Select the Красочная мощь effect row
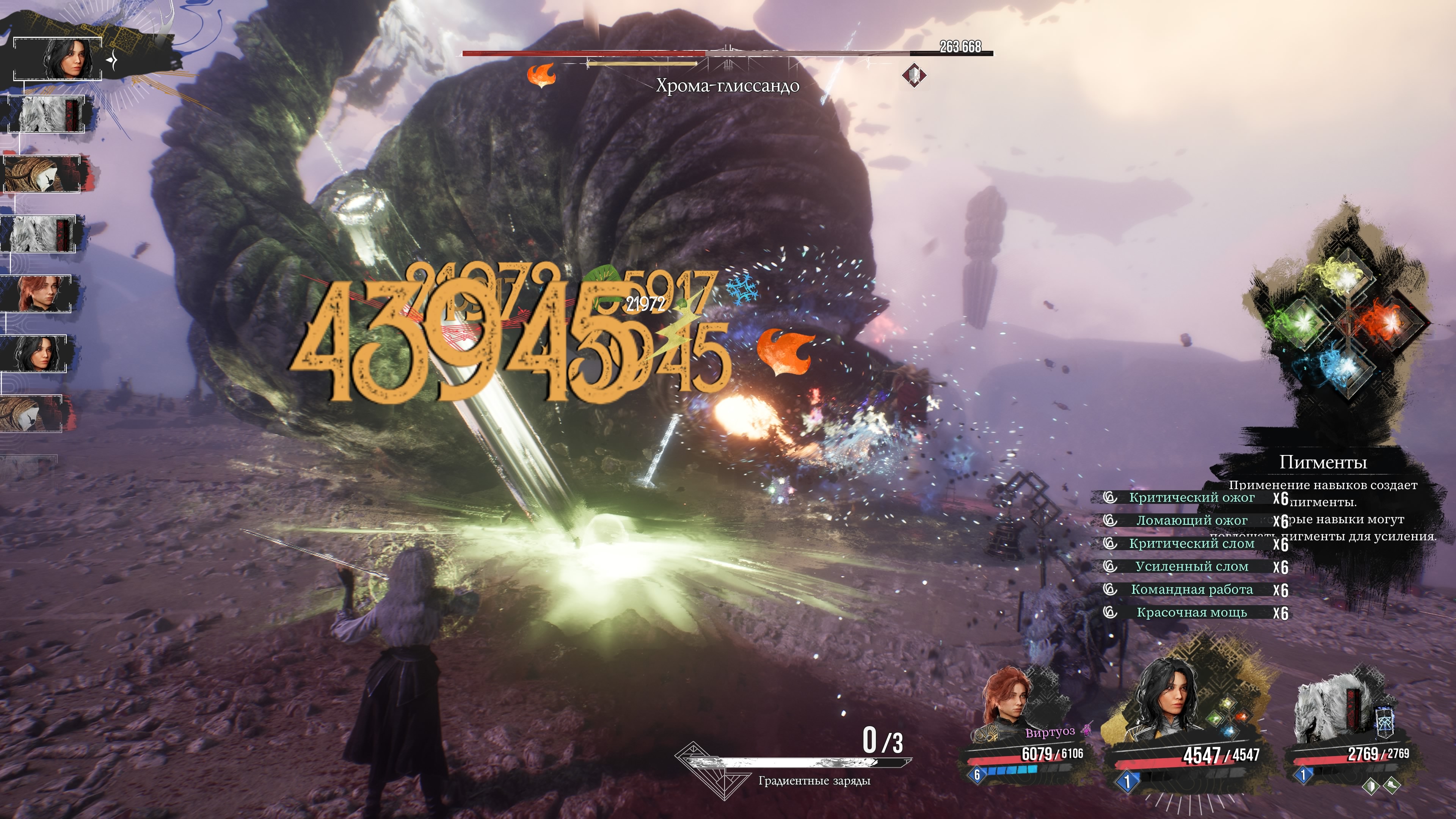Screen dimensions: 1456x819 [1191, 613]
